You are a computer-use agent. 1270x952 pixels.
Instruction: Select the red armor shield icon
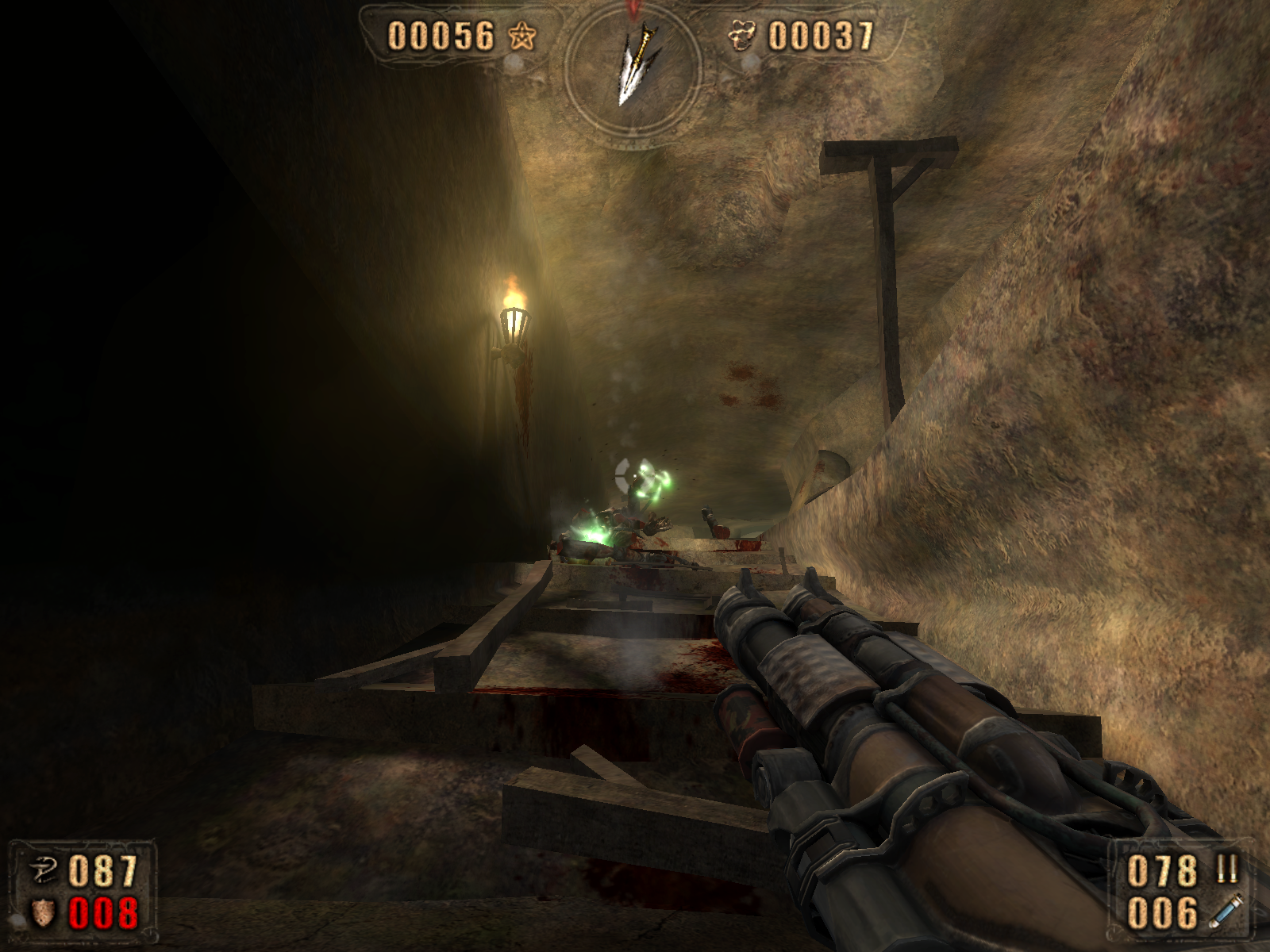point(43,912)
